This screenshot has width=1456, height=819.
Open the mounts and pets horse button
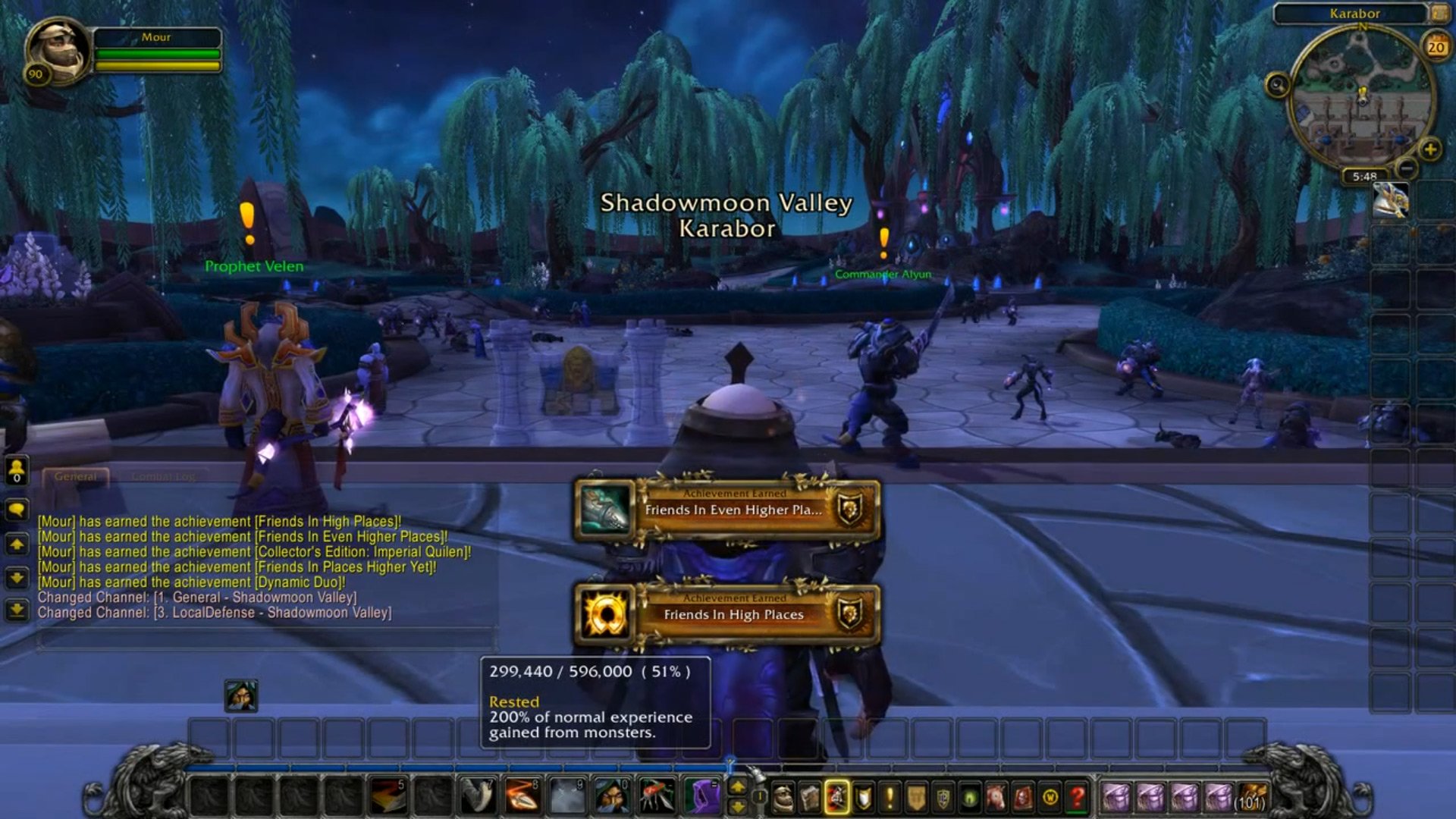[x=996, y=797]
